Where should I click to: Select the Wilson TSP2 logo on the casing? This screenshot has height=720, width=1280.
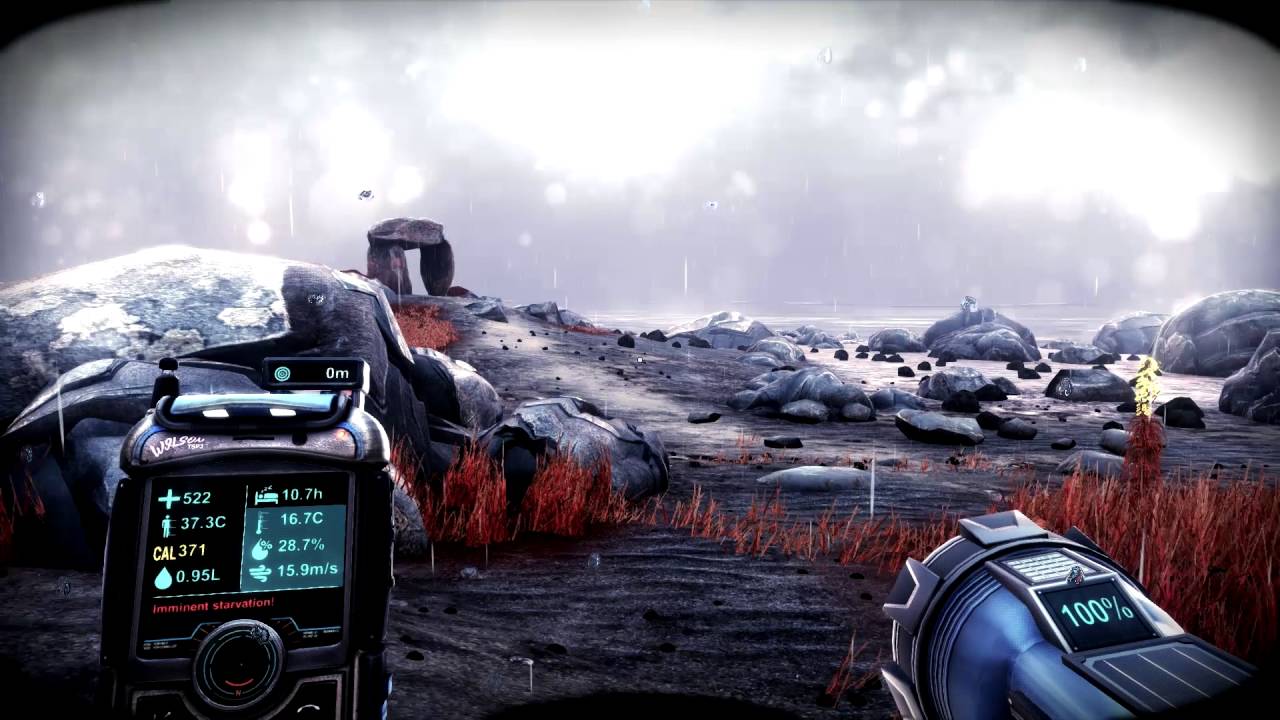click(x=177, y=445)
